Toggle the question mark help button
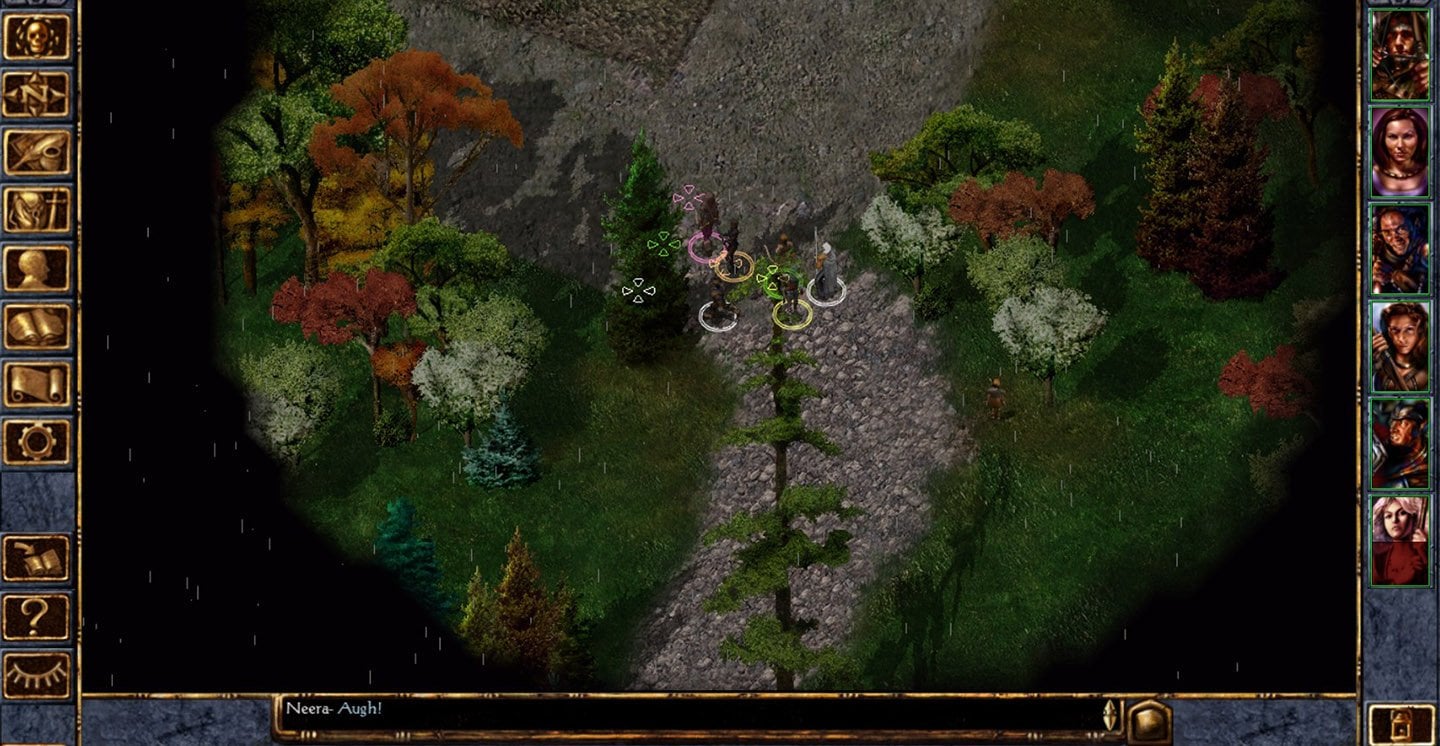The image size is (1440, 746). coord(38,616)
